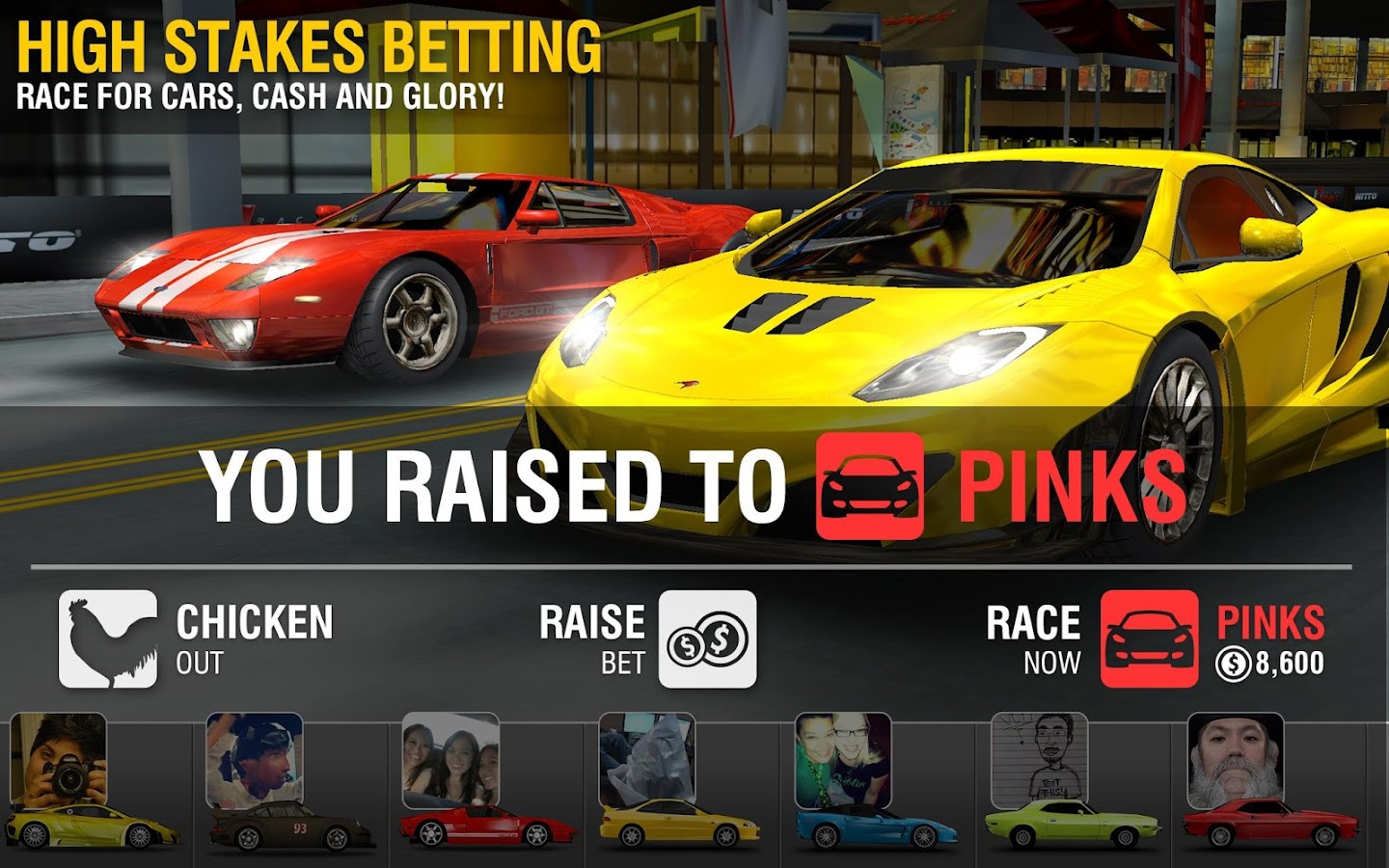1389x868 pixels.
Task: Choose the Chicken Out rooster button
Action: pos(108,638)
